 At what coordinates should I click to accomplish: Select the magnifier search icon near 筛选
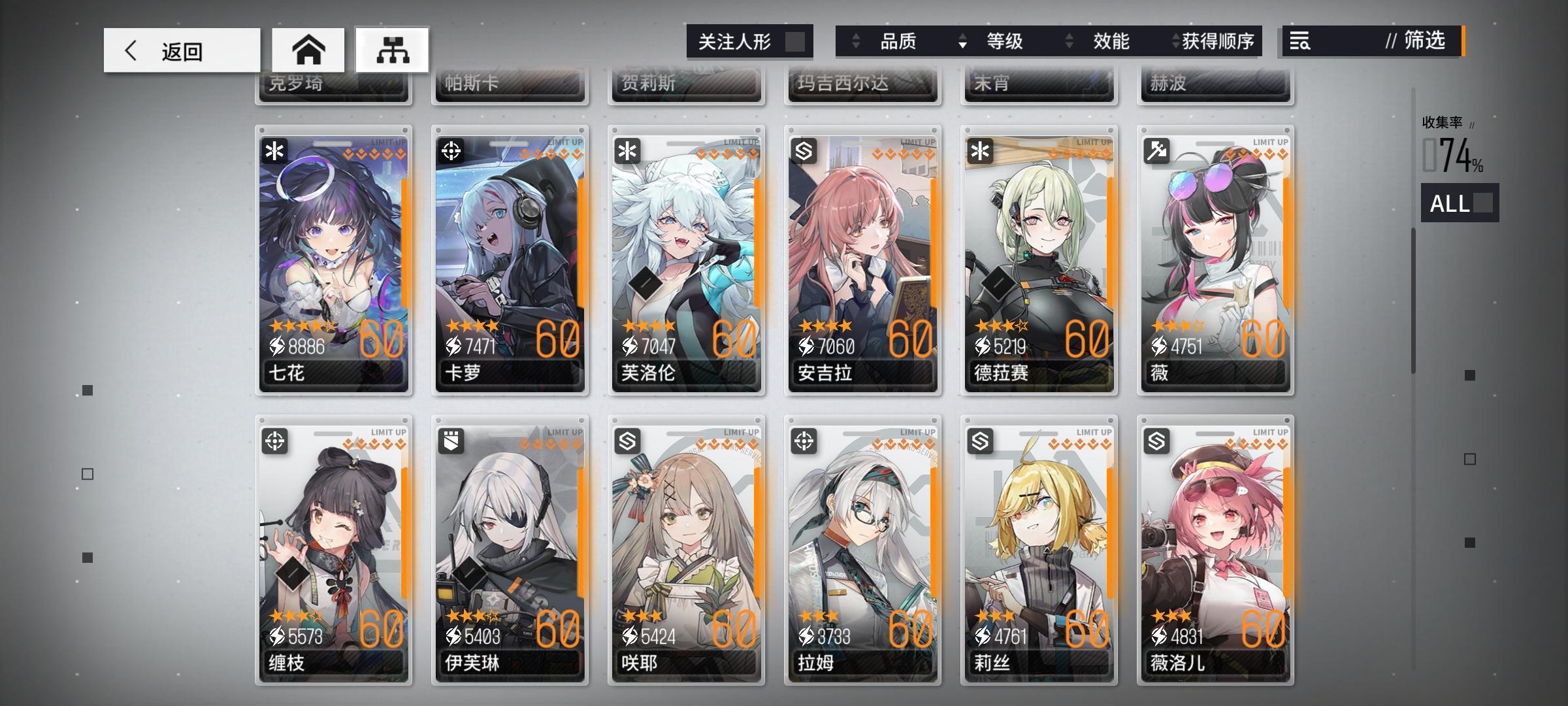tap(1300, 42)
